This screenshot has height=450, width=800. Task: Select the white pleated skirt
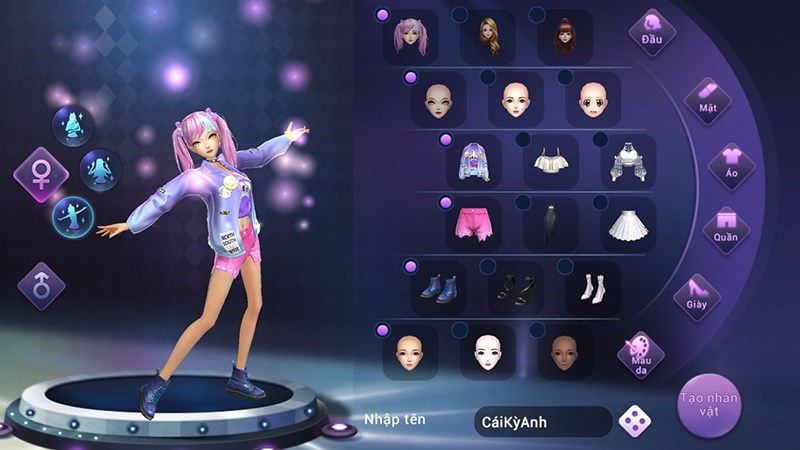coord(628,224)
